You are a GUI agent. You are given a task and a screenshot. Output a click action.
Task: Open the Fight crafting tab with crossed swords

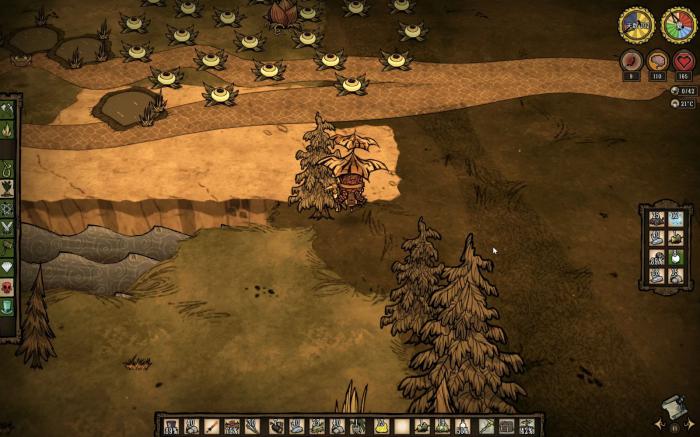(x=7, y=228)
